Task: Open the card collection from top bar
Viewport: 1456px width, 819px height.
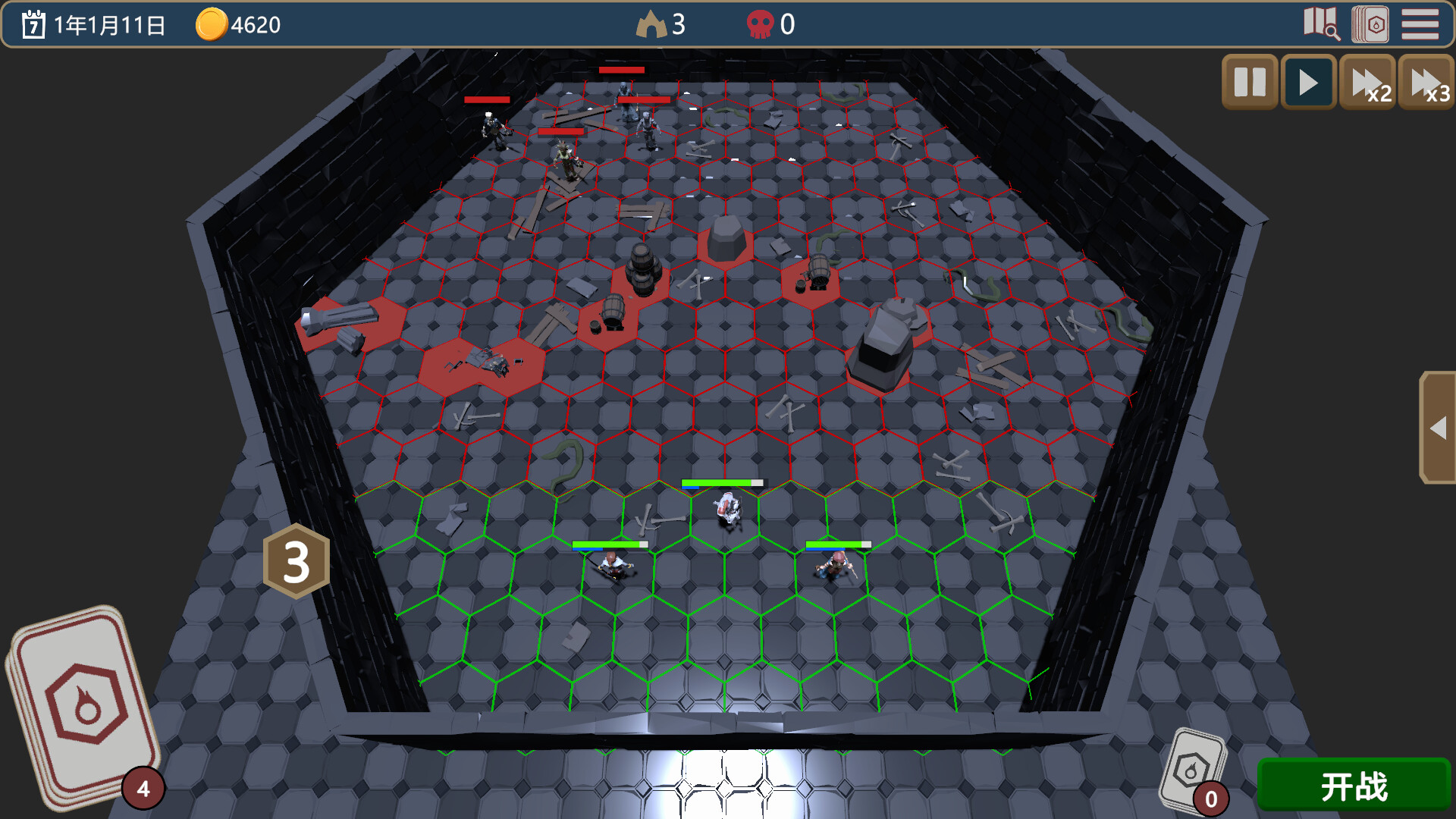Action: (1369, 25)
